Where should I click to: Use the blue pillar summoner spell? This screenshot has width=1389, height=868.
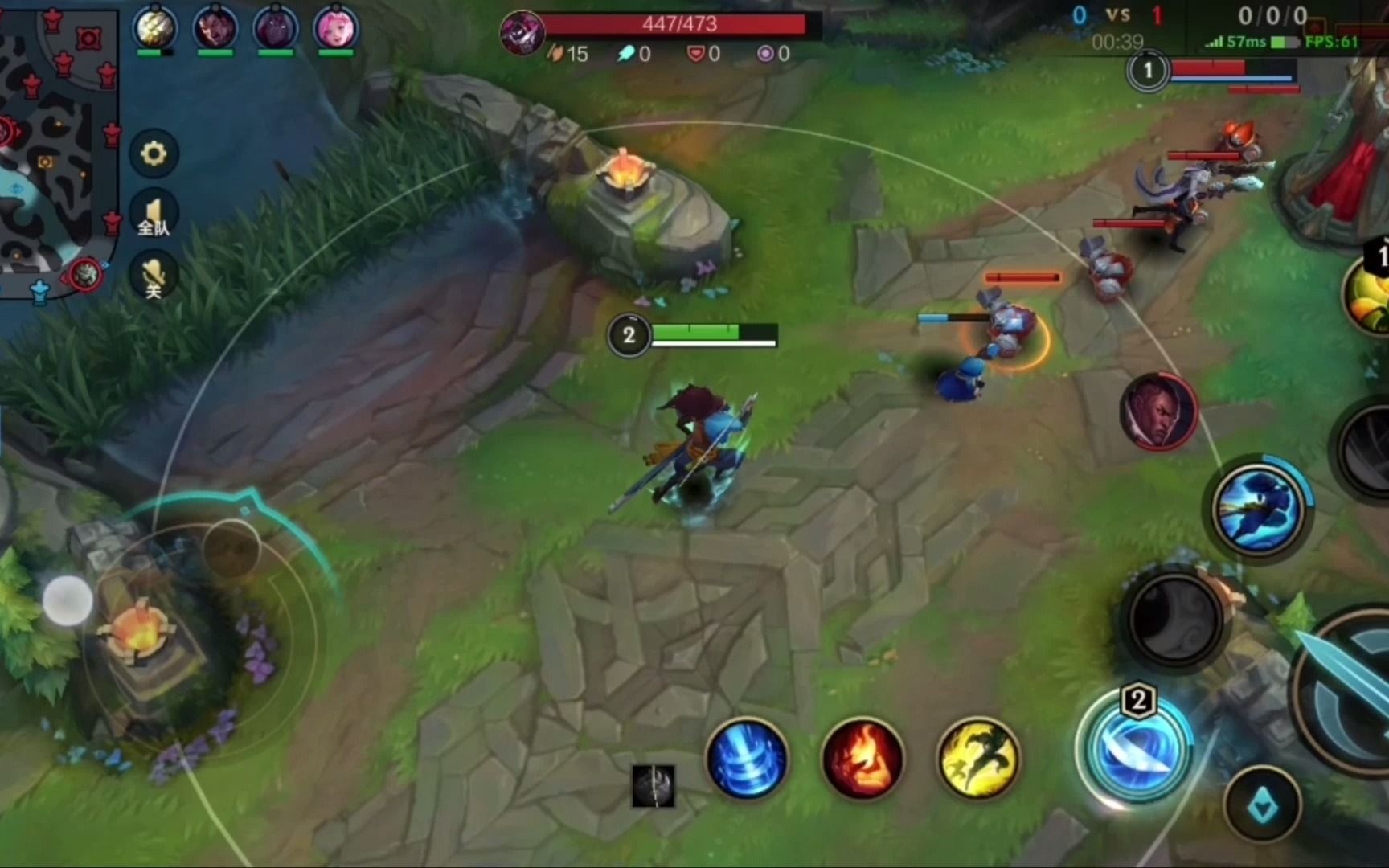746,759
